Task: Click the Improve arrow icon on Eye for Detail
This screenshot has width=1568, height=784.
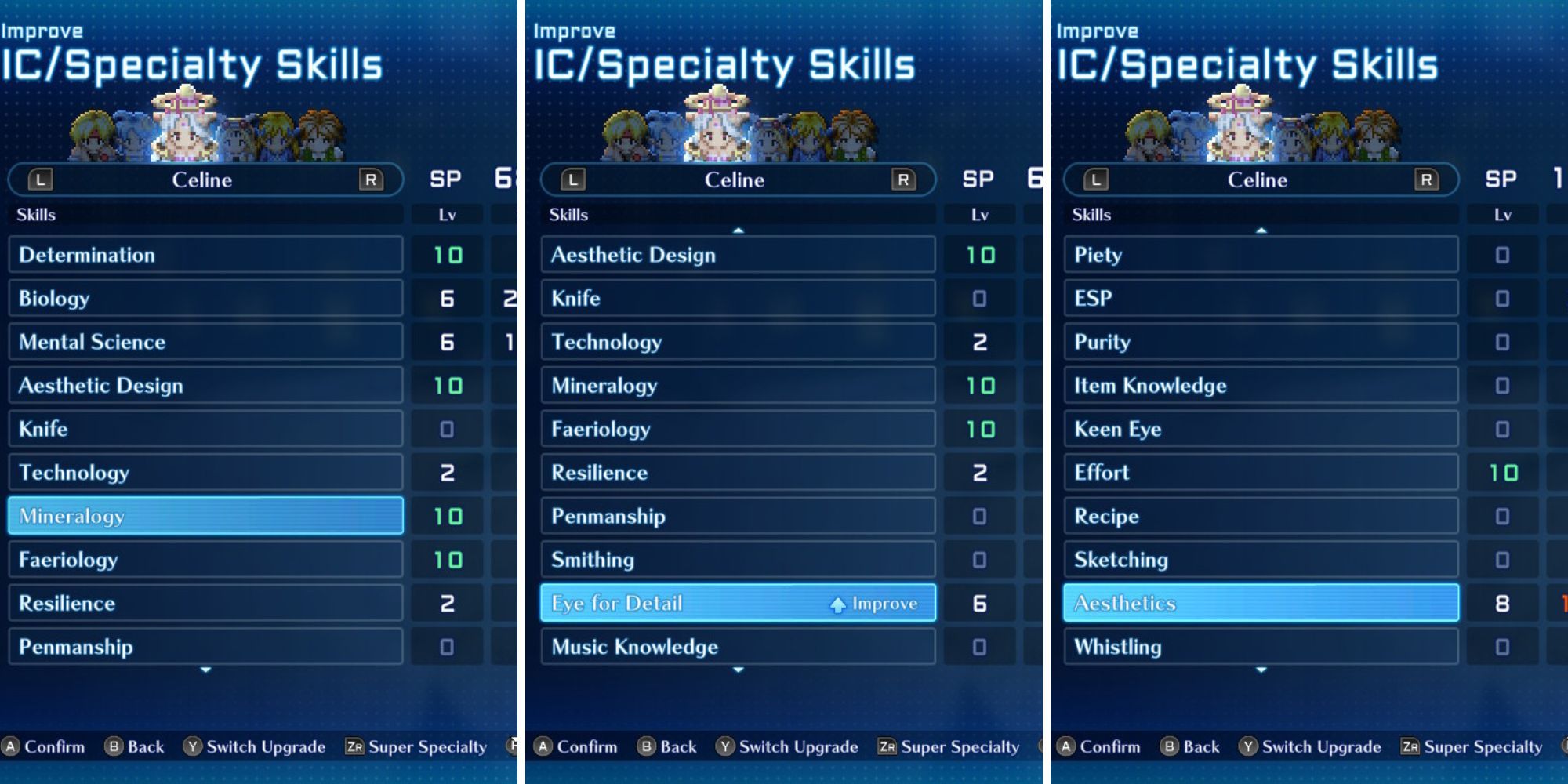Action: 837,604
